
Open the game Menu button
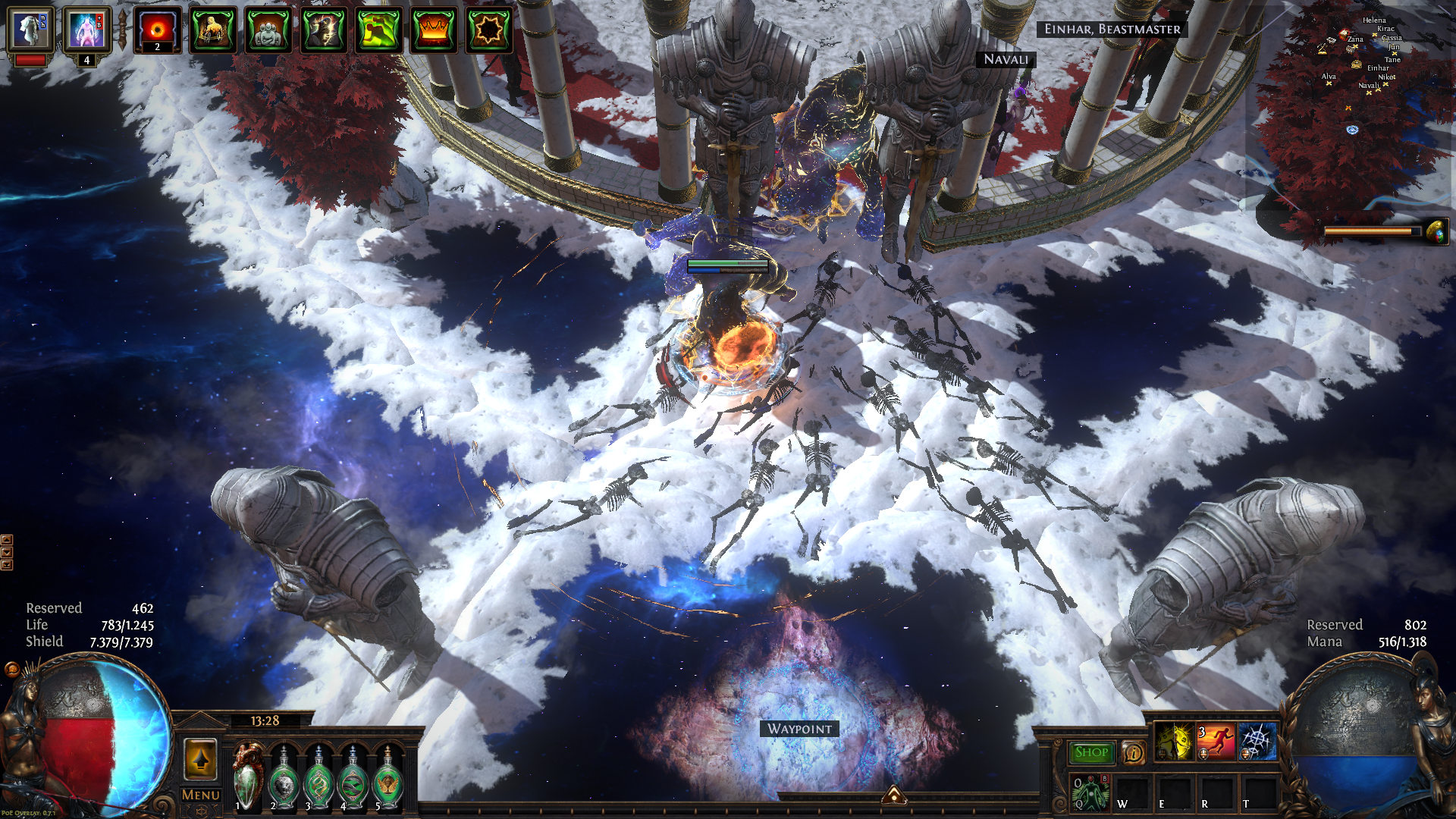200,795
